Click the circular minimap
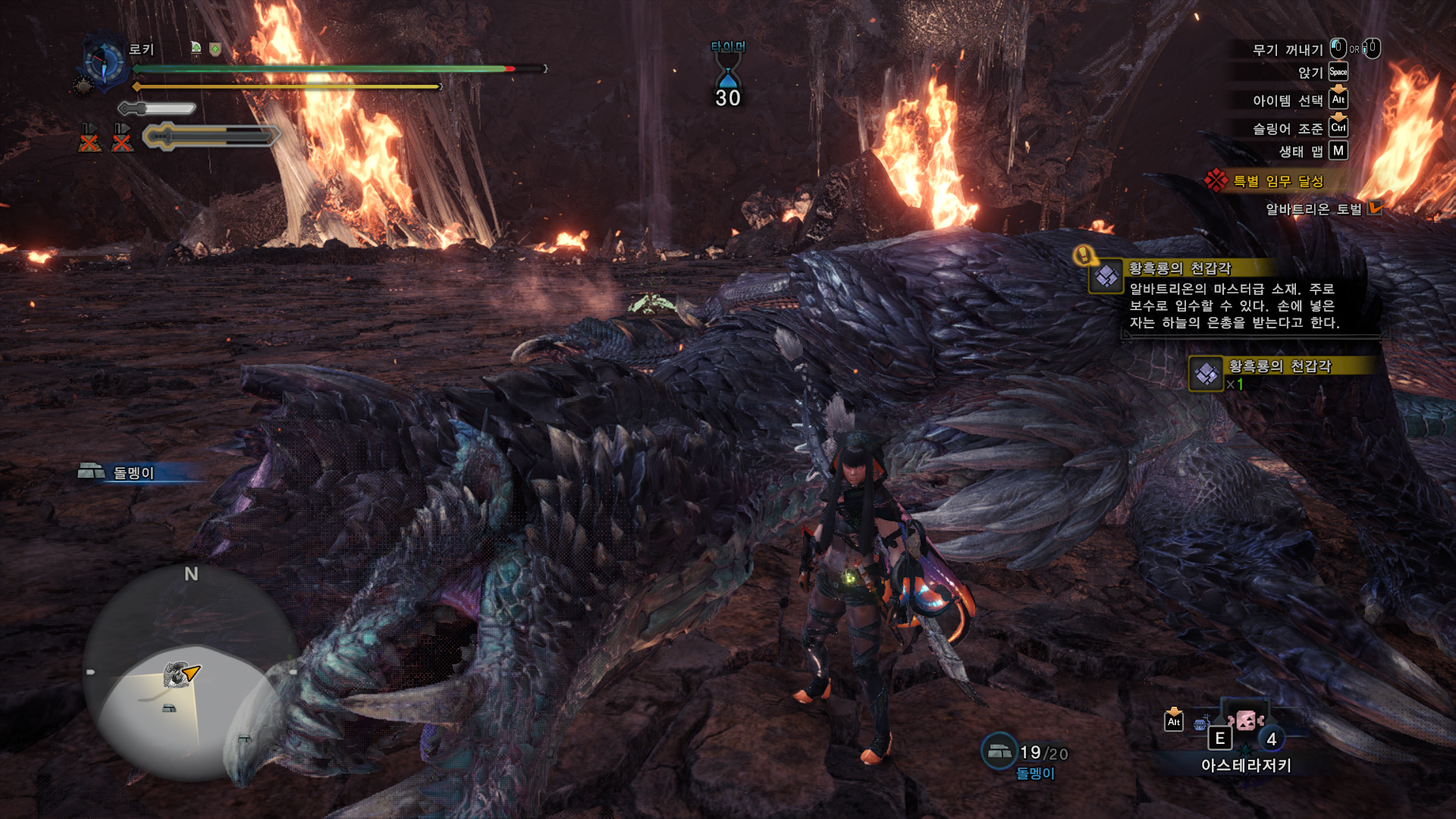 click(x=190, y=675)
